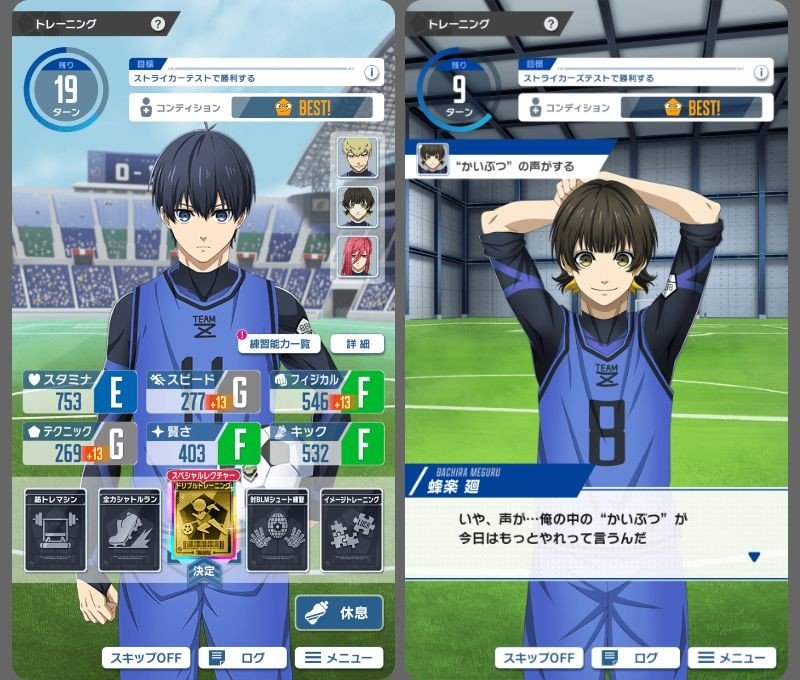The height and width of the screenshot is (680, 800).
Task: Tap the 休息 rest button
Action: pos(339,612)
